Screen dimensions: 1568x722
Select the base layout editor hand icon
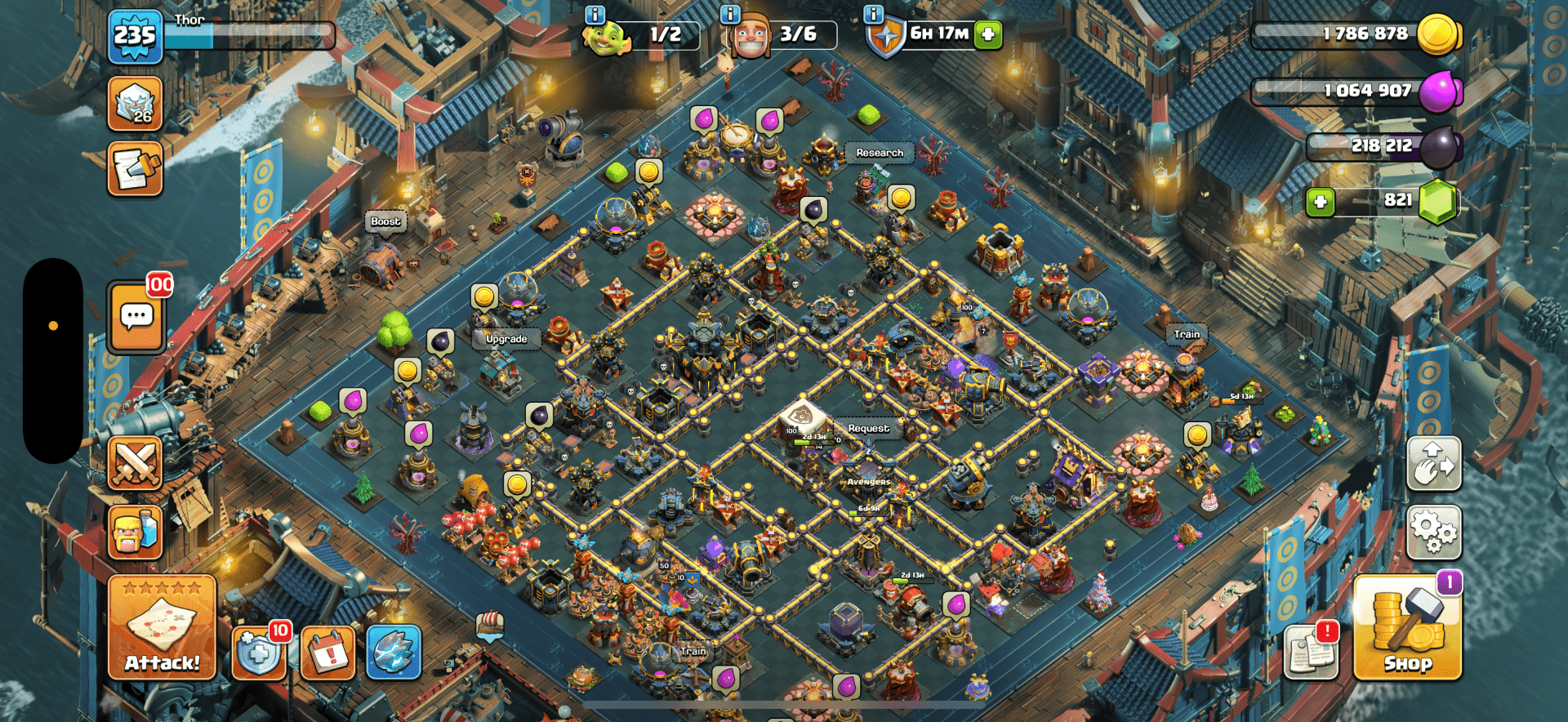coord(1434,466)
